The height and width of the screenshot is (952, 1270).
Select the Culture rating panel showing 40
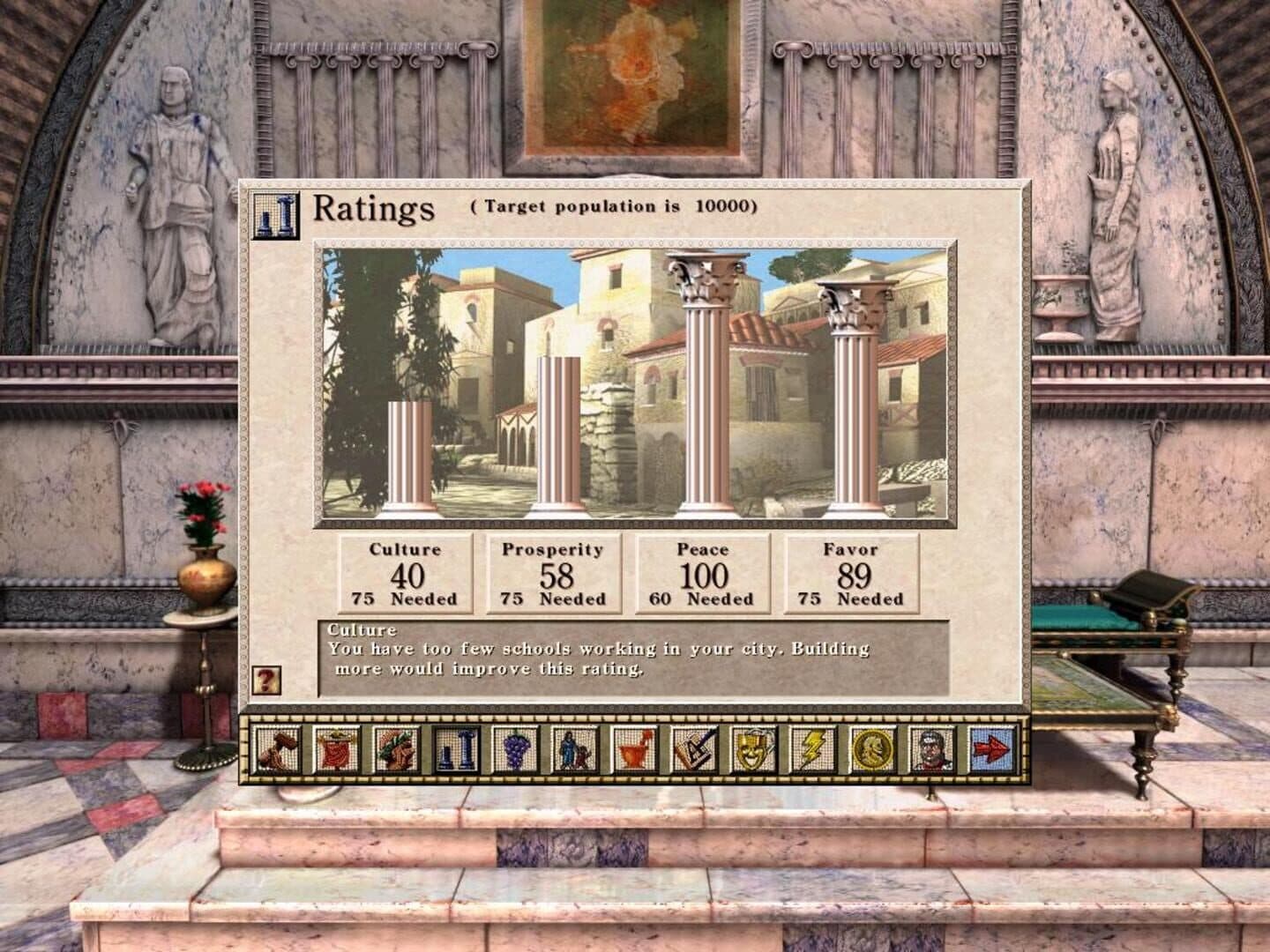pyautogui.click(x=405, y=575)
